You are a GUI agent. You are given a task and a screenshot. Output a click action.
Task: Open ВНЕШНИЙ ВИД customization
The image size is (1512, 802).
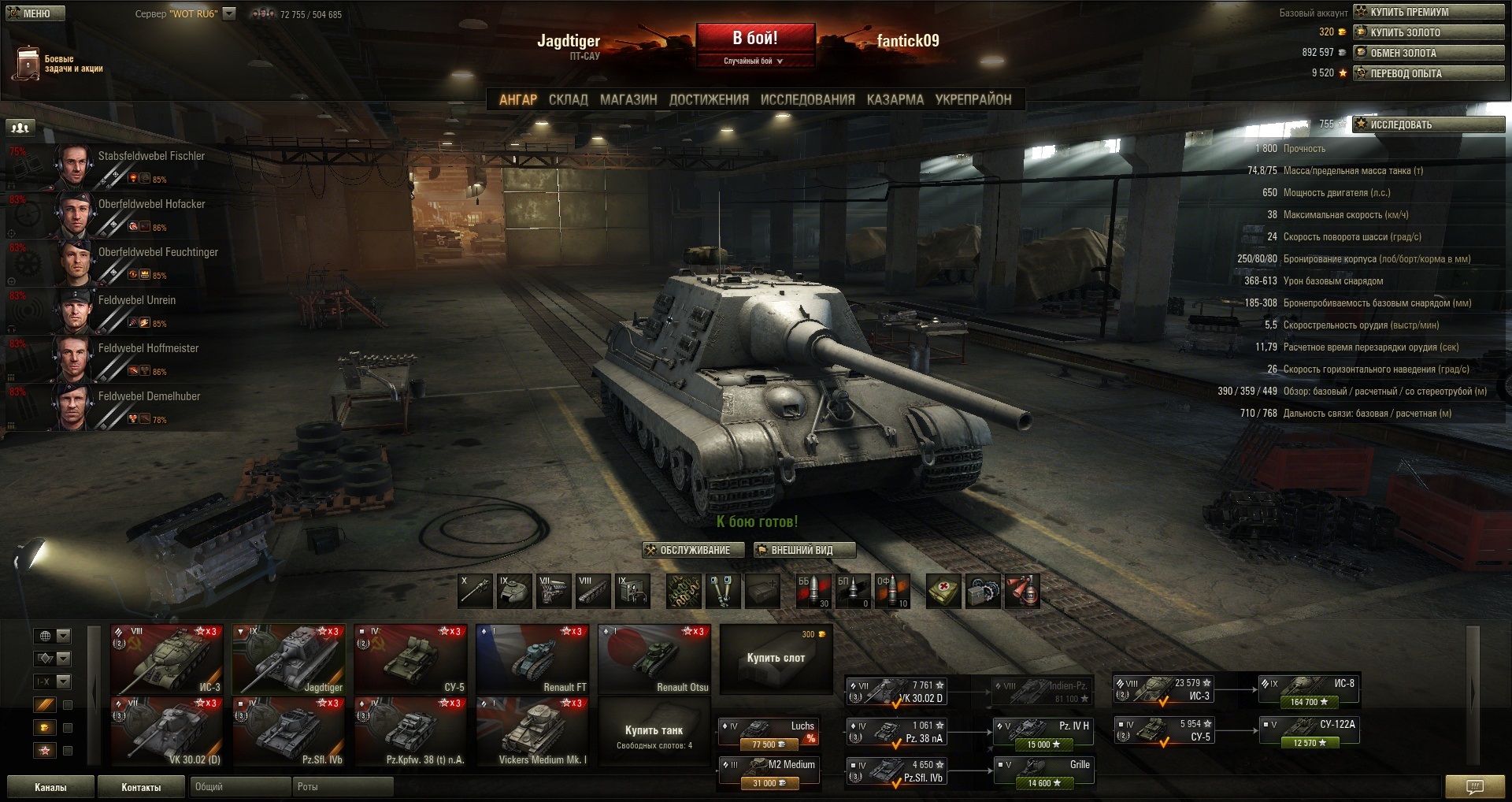tap(804, 550)
